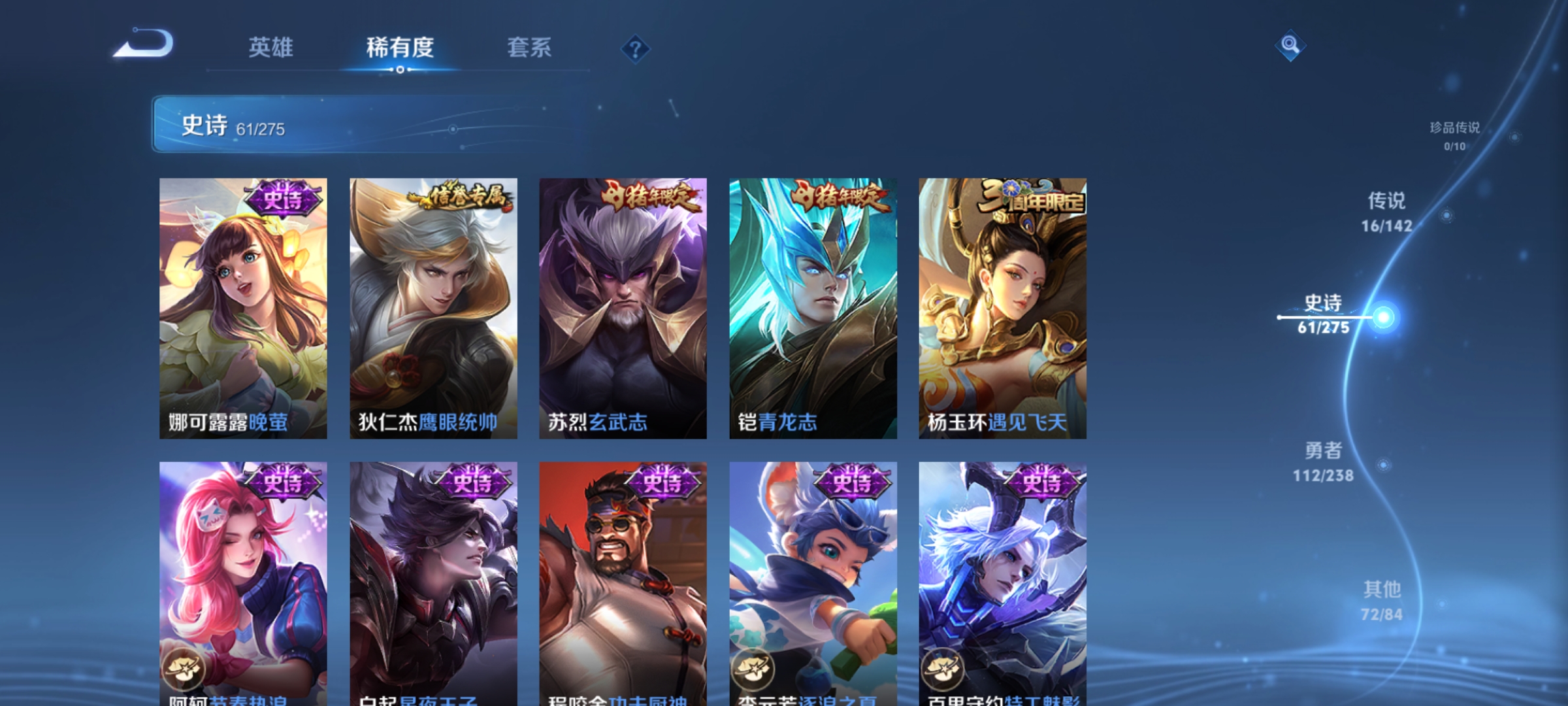Click the lotus badge on 百里守约 card
This screenshot has width=1568, height=706.
[x=943, y=669]
